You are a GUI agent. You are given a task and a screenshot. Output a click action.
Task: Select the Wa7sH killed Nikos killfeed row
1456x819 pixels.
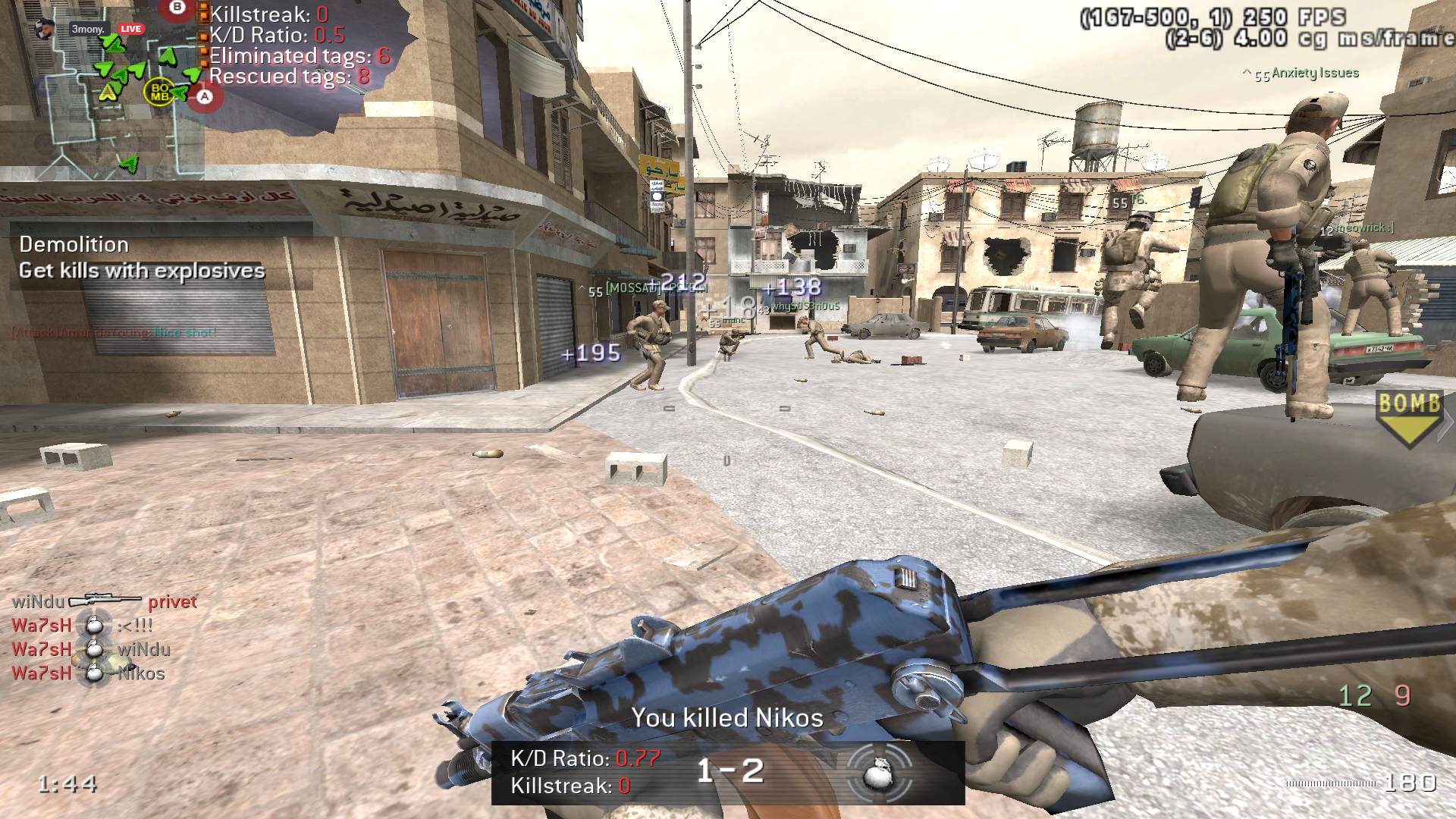pyautogui.click(x=88, y=673)
